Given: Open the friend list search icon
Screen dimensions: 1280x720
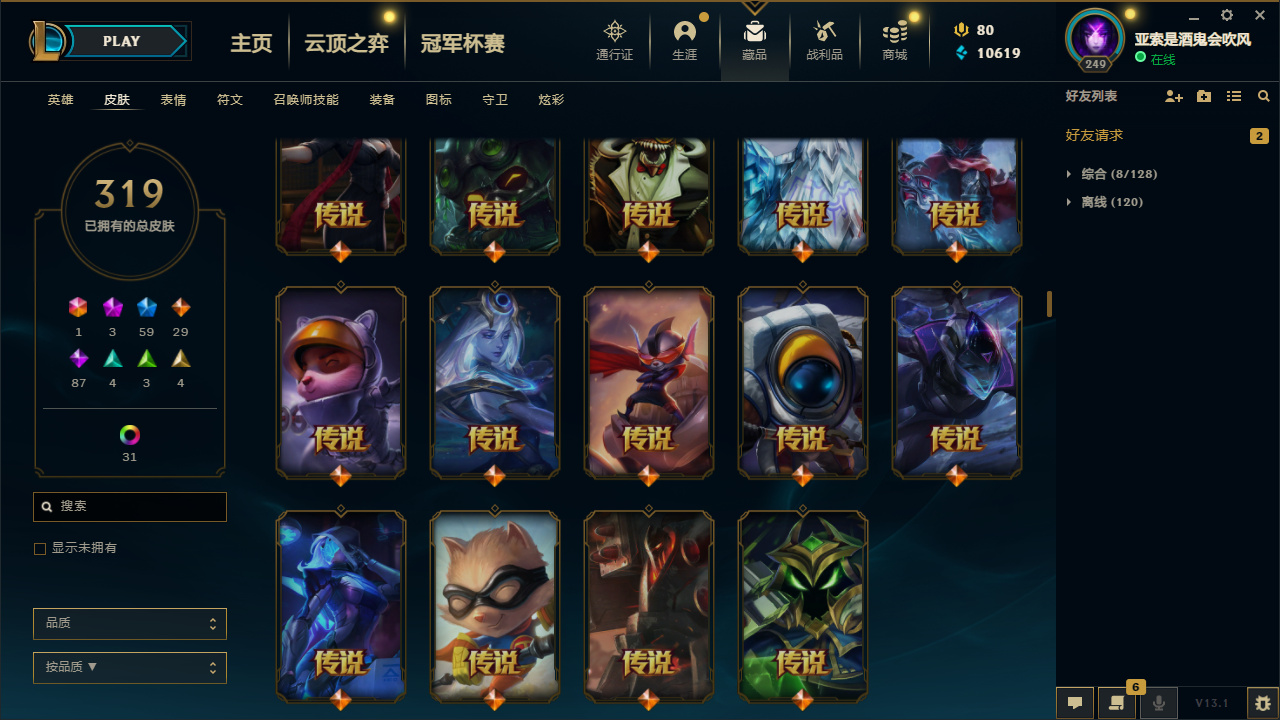Looking at the screenshot, I should coord(1263,96).
